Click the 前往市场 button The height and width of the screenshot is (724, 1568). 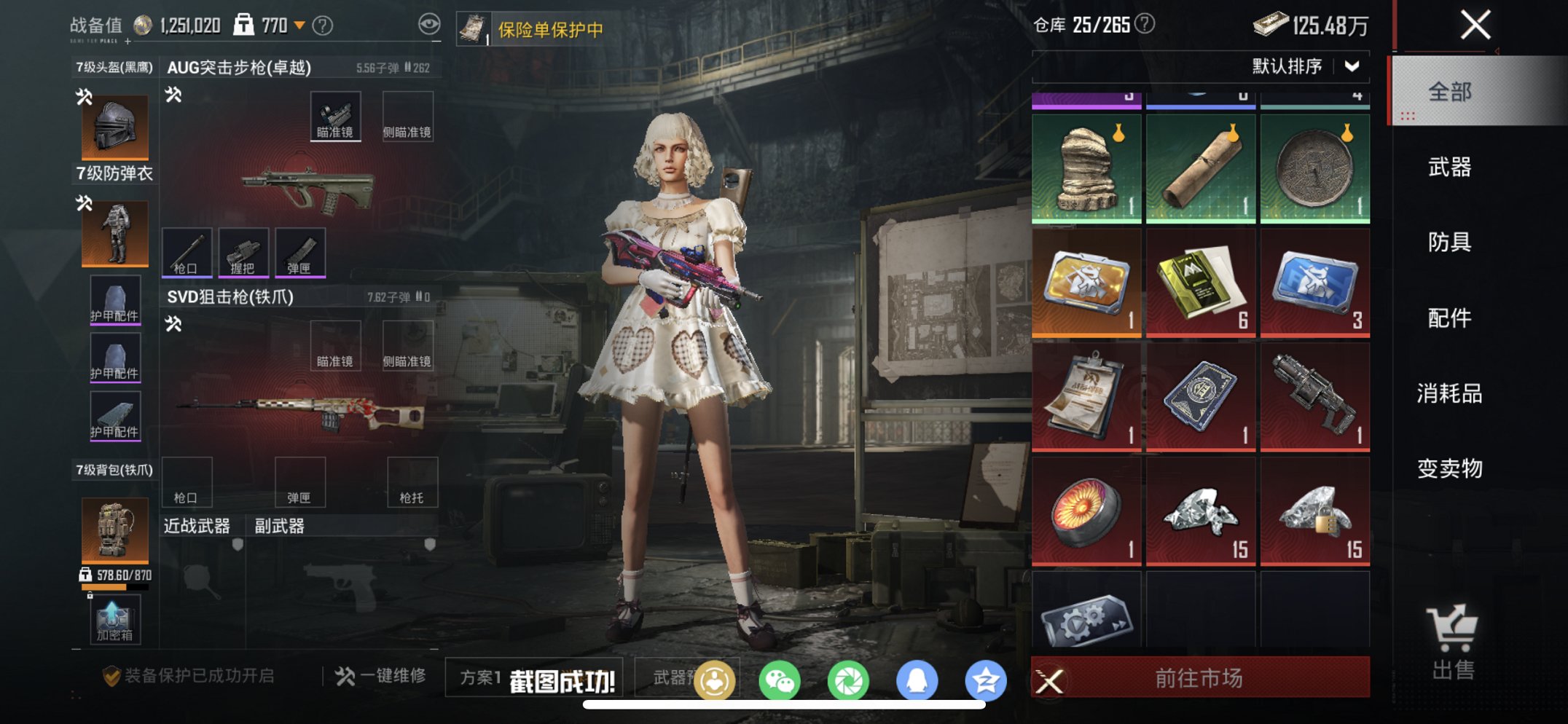1199,677
